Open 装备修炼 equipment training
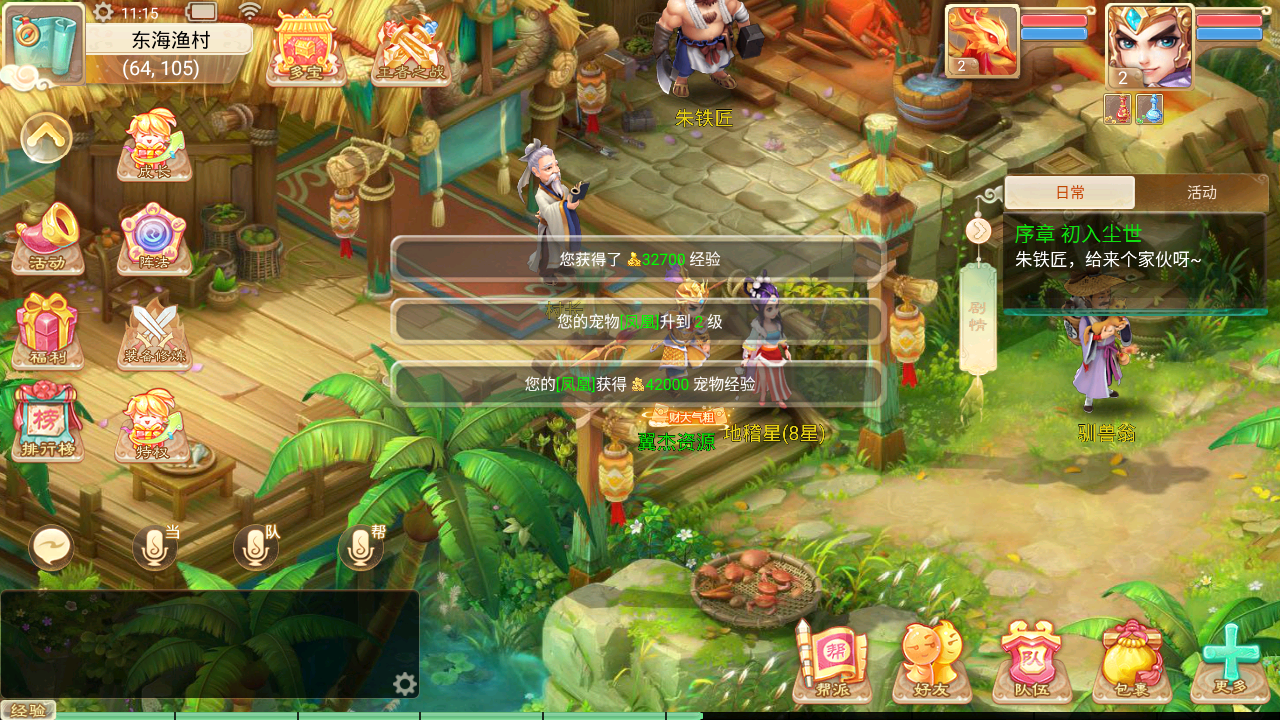This screenshot has height=720, width=1280. 154,331
